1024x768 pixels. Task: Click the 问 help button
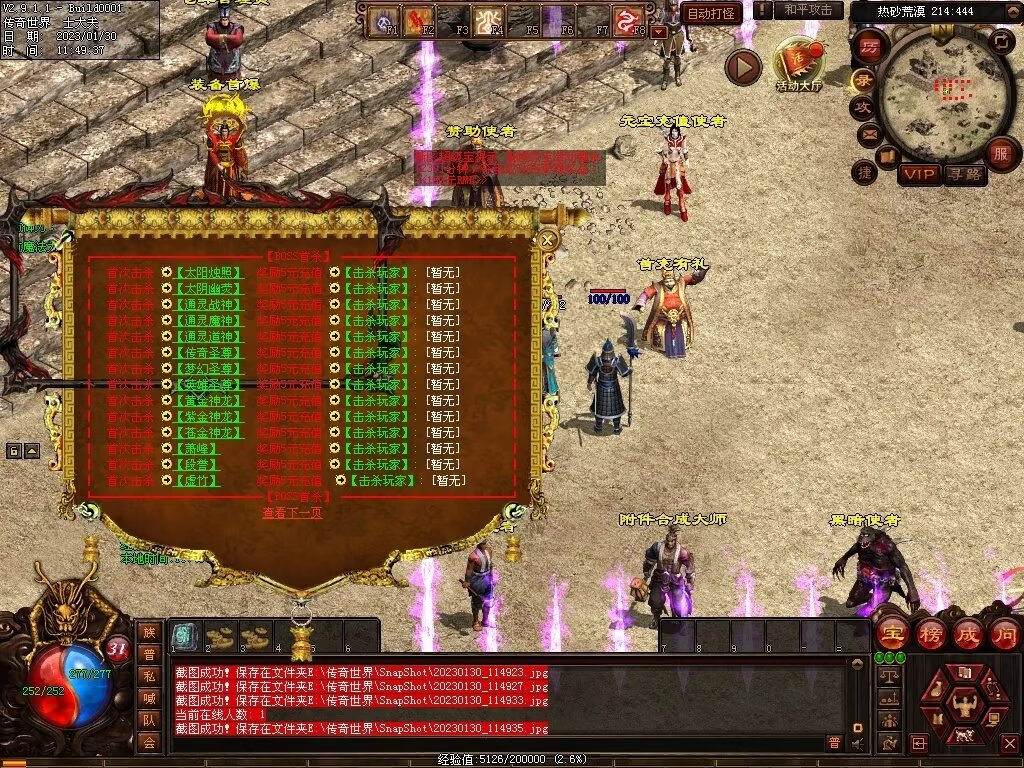pyautogui.click(x=1004, y=633)
